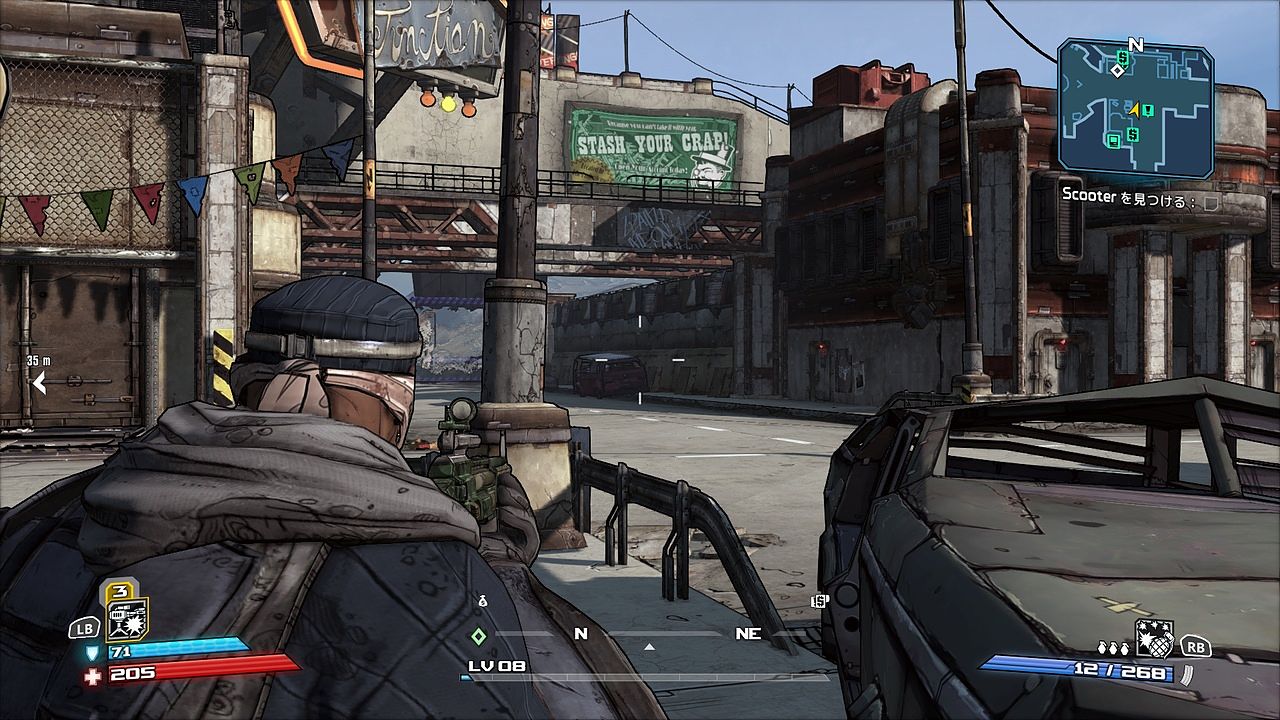
Task: Click the magazine icon beside the ammo counter
Action: pos(1187,674)
